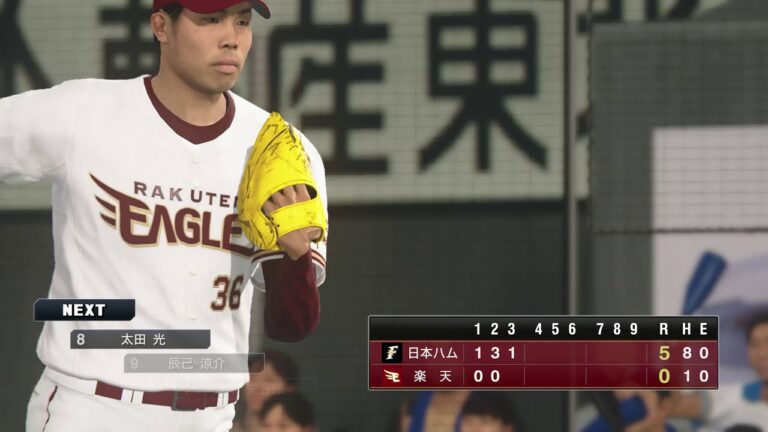This screenshot has height=432, width=768.
Task: Click the NEXT batters header label
Action: 84,310
